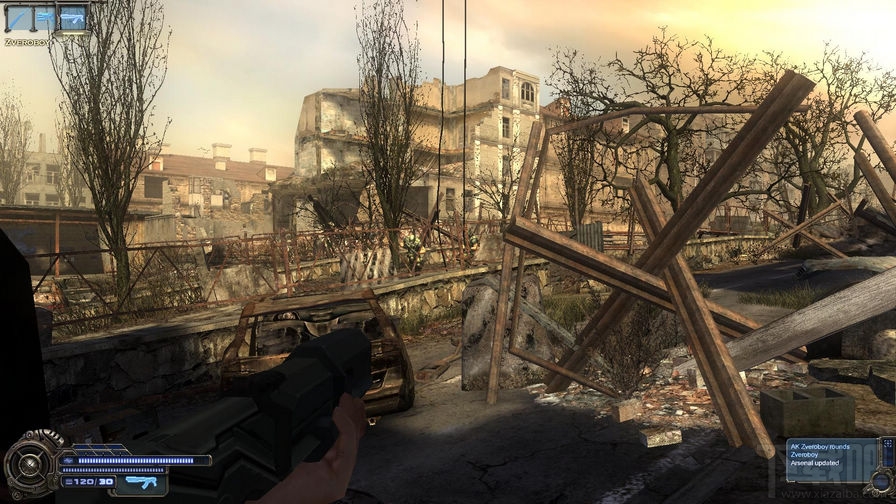Select the knife weapon slot
Viewport: 896px width, 504px height.
[18, 17]
